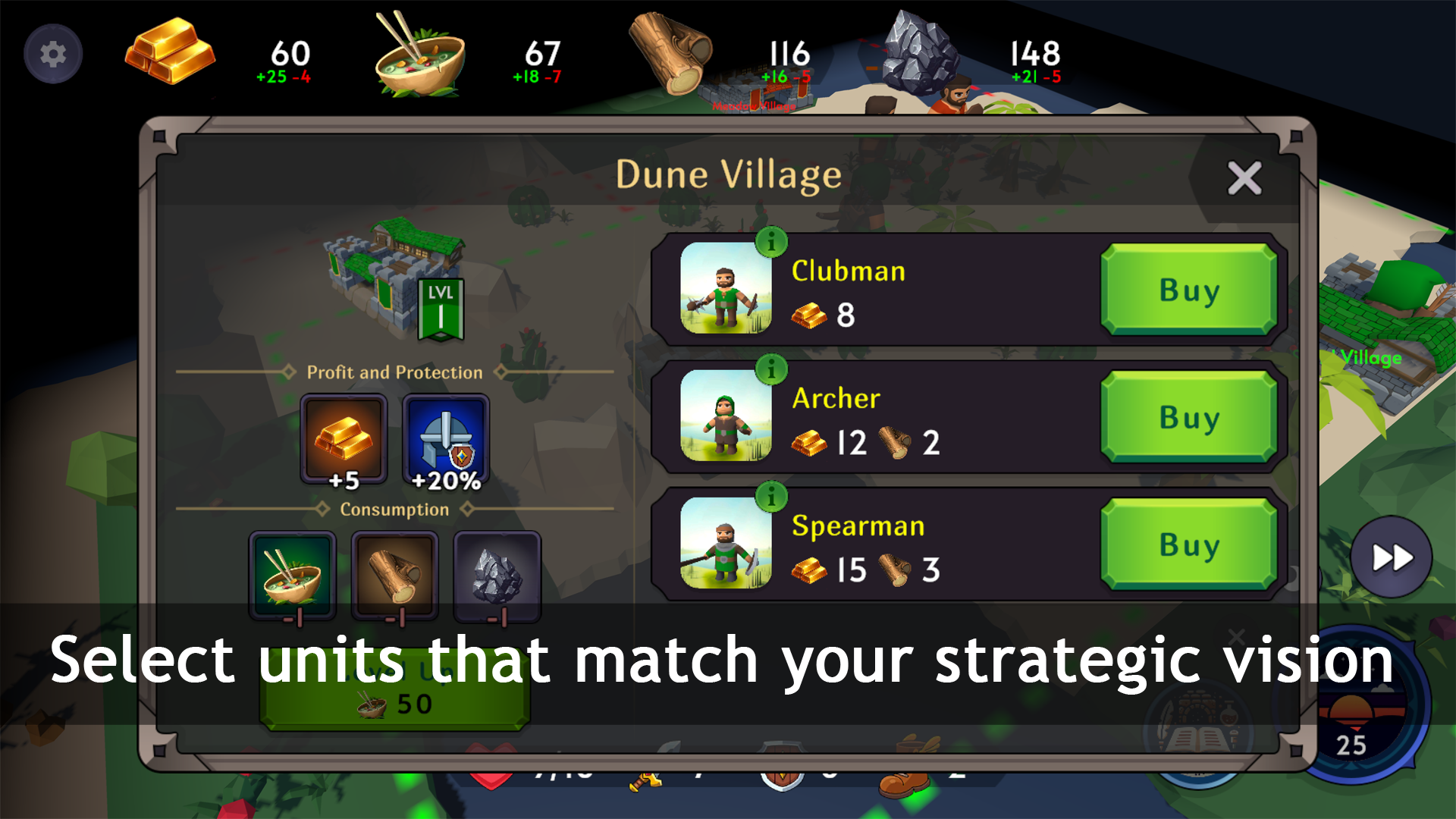Image resolution: width=1456 pixels, height=819 pixels.
Task: Click the LVL 1 village banner
Action: (x=442, y=309)
